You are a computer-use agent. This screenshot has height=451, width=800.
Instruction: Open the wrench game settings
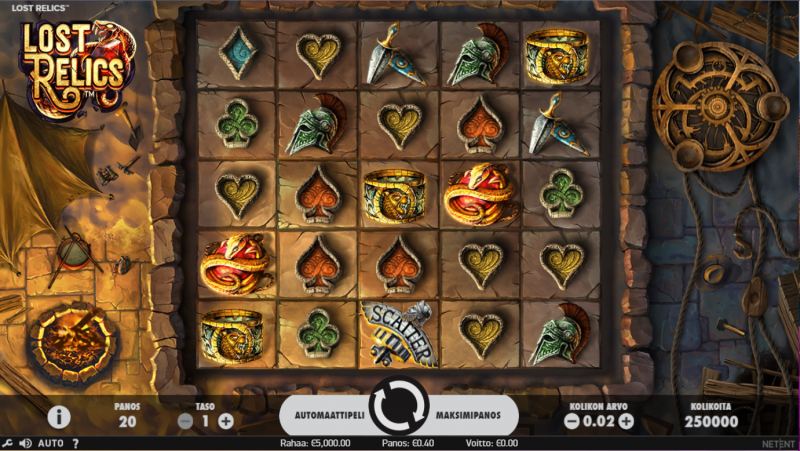[x=8, y=443]
